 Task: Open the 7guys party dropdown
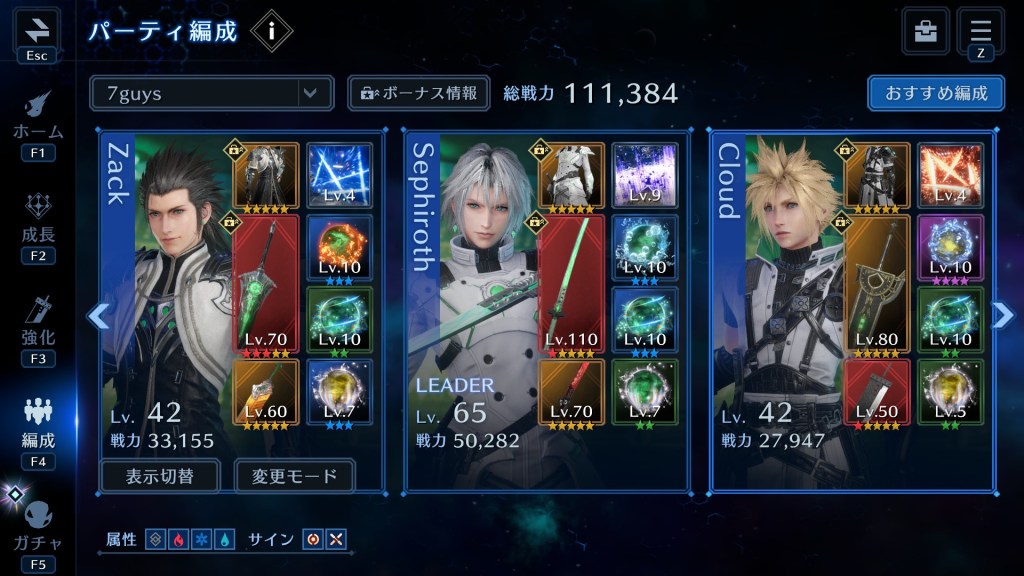pyautogui.click(x=211, y=93)
